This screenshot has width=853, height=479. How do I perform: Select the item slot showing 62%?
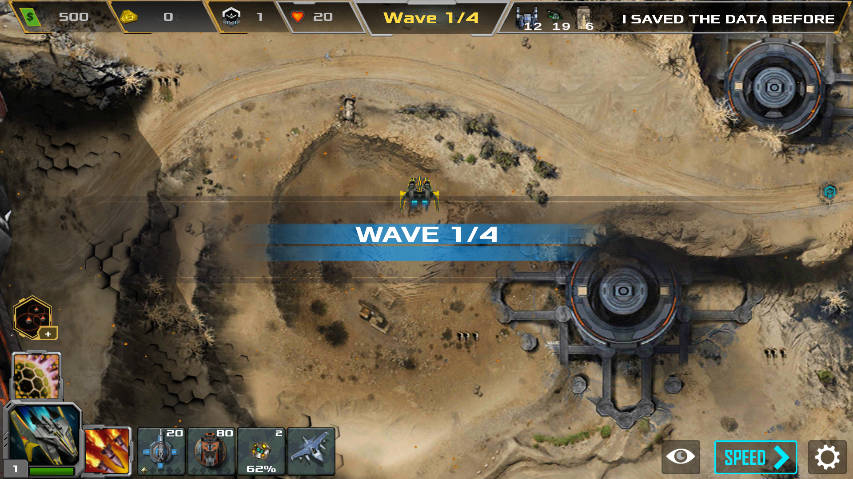click(x=260, y=450)
